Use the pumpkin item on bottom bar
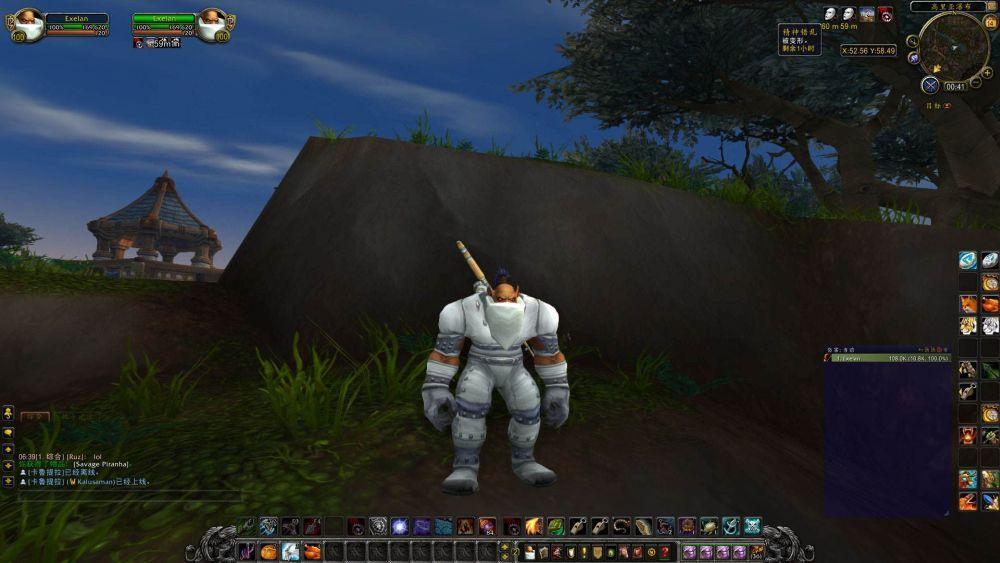The image size is (1000, 563). (x=268, y=551)
